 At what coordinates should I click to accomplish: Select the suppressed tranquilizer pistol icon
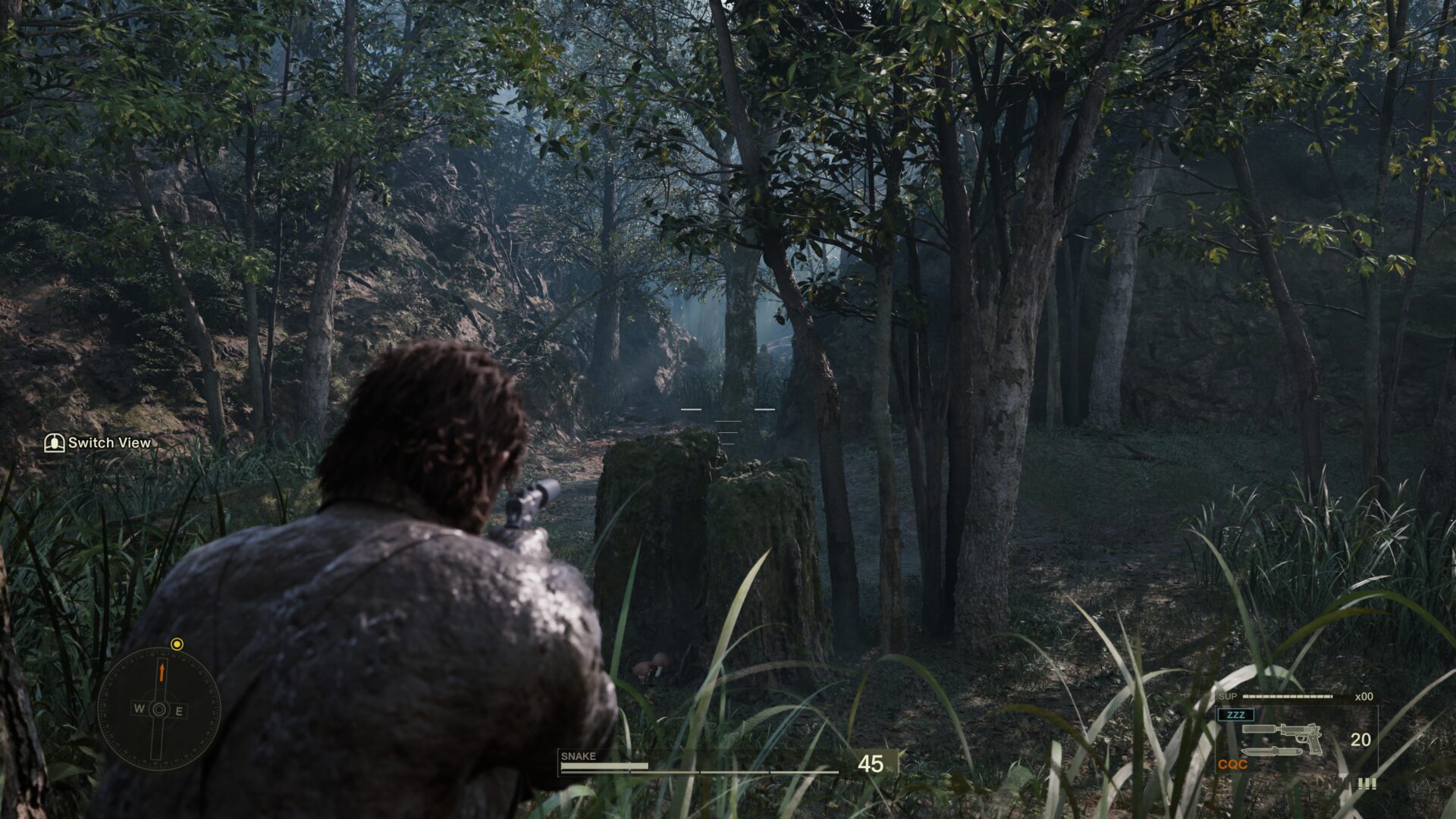click(x=1282, y=734)
